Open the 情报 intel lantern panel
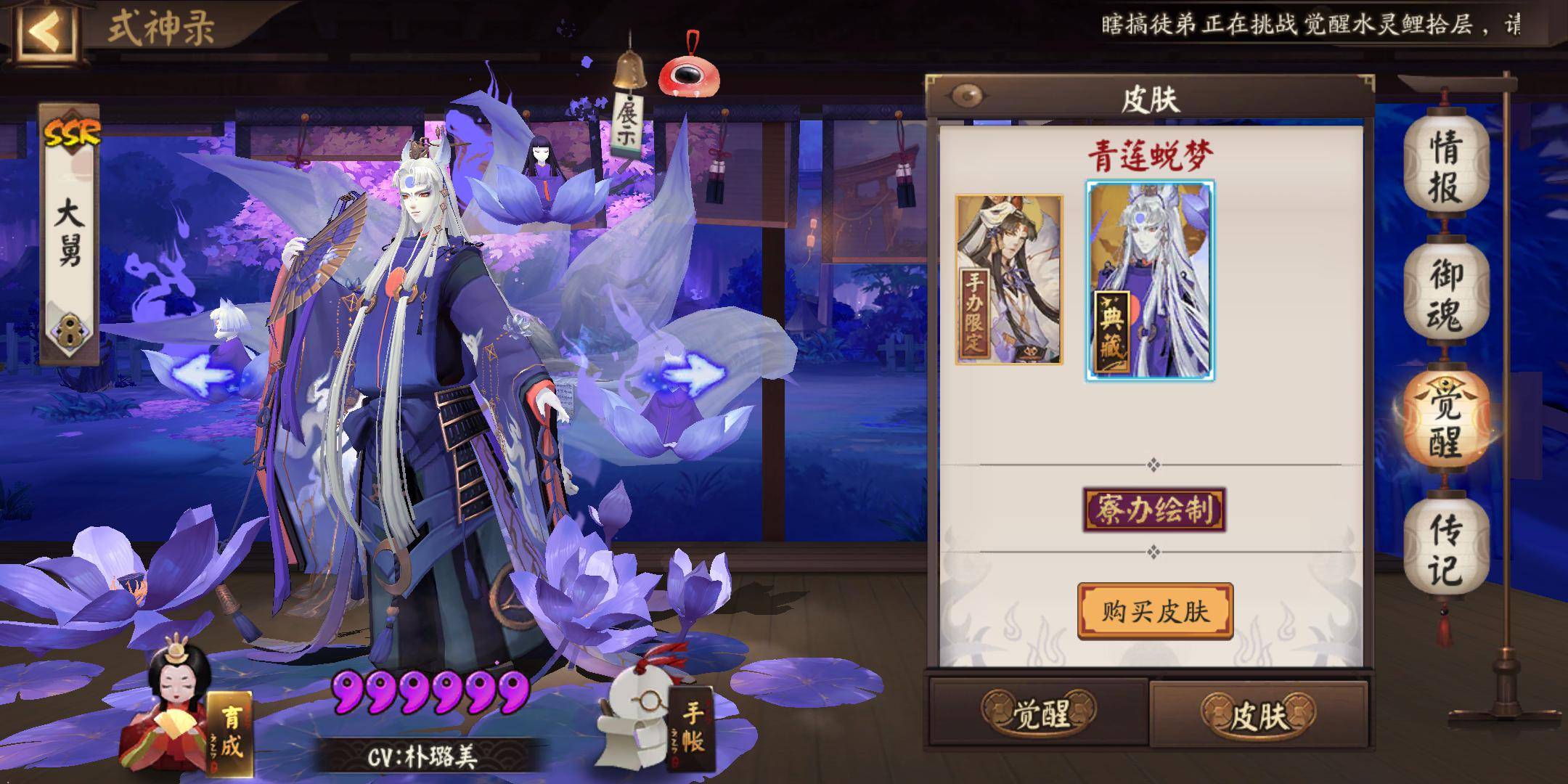Image resolution: width=1568 pixels, height=784 pixels. coord(1445,167)
